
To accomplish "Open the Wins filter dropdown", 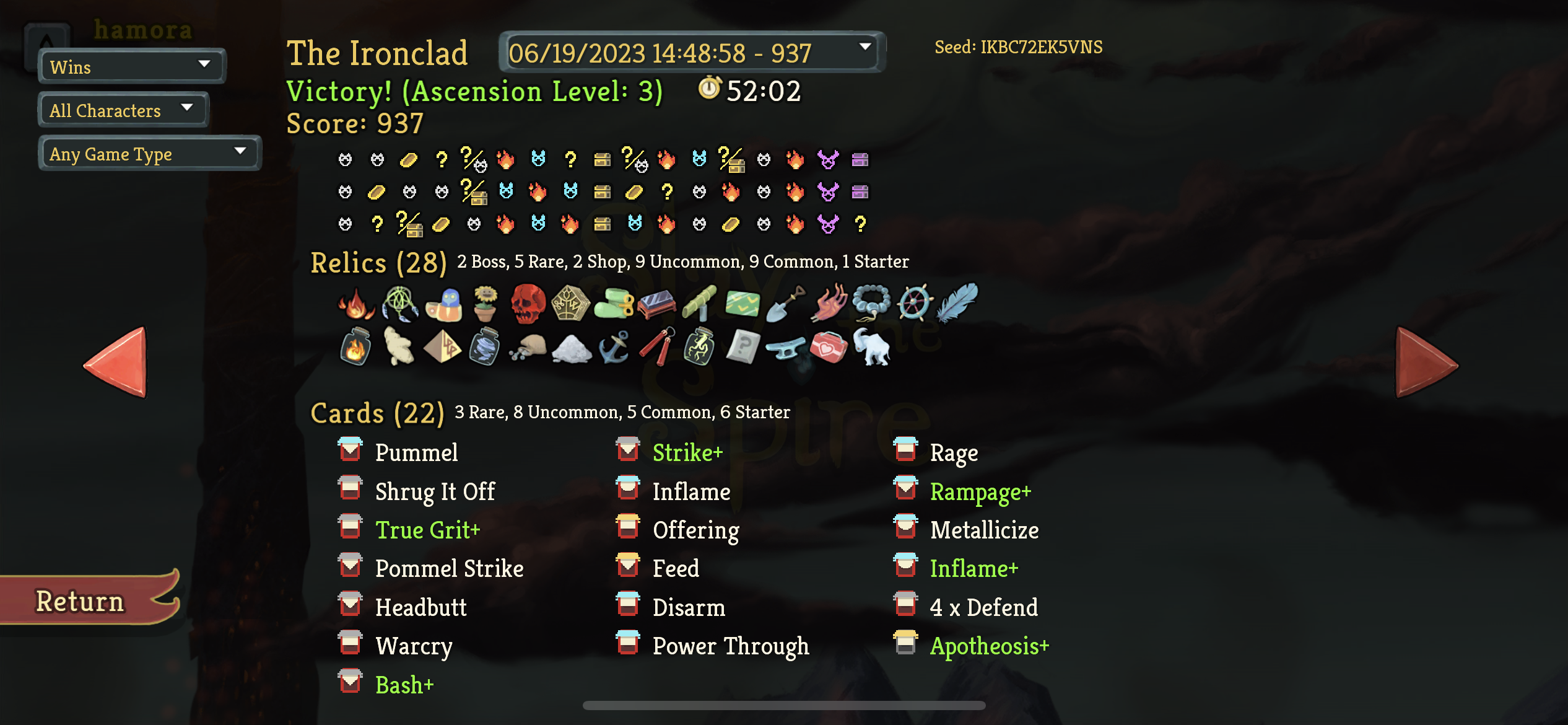I will [130, 66].
